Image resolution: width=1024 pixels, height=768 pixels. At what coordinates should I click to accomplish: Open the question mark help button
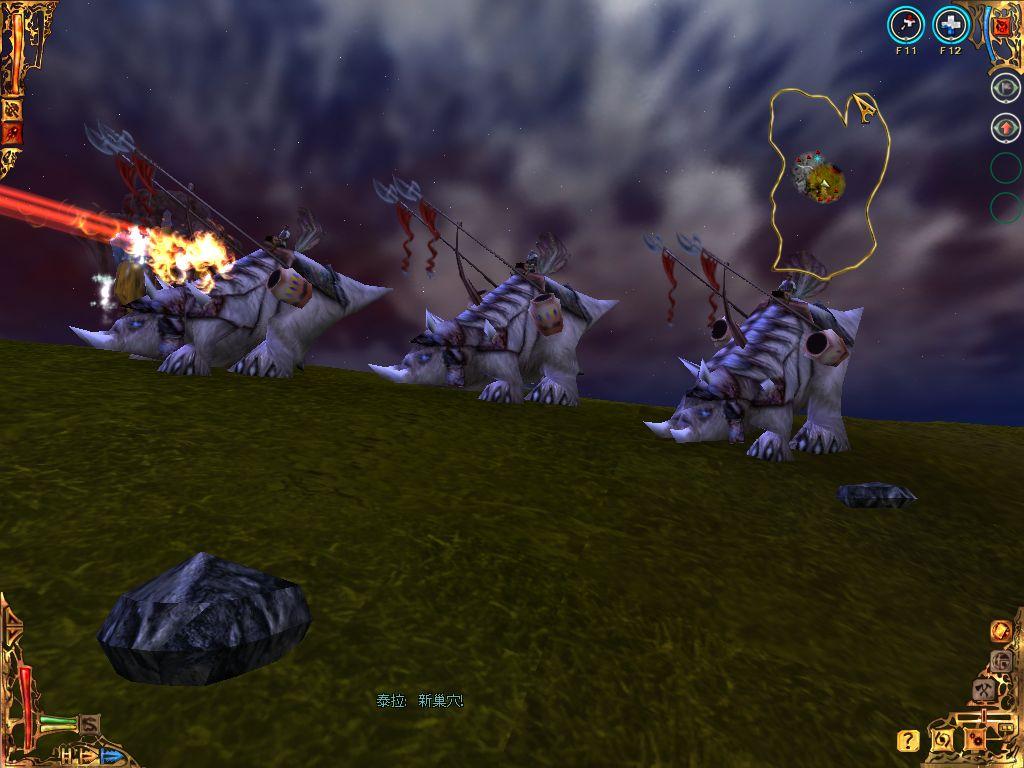(x=908, y=740)
